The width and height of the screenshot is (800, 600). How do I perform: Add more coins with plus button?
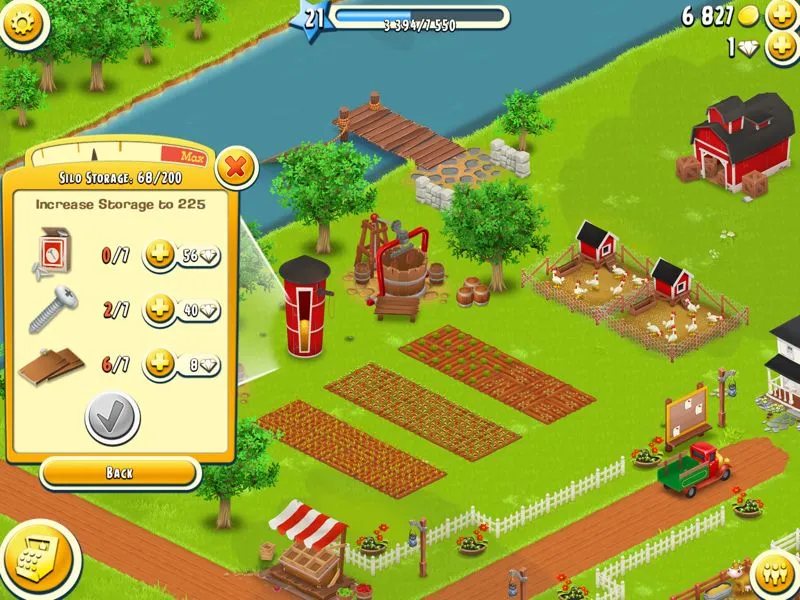click(780, 16)
